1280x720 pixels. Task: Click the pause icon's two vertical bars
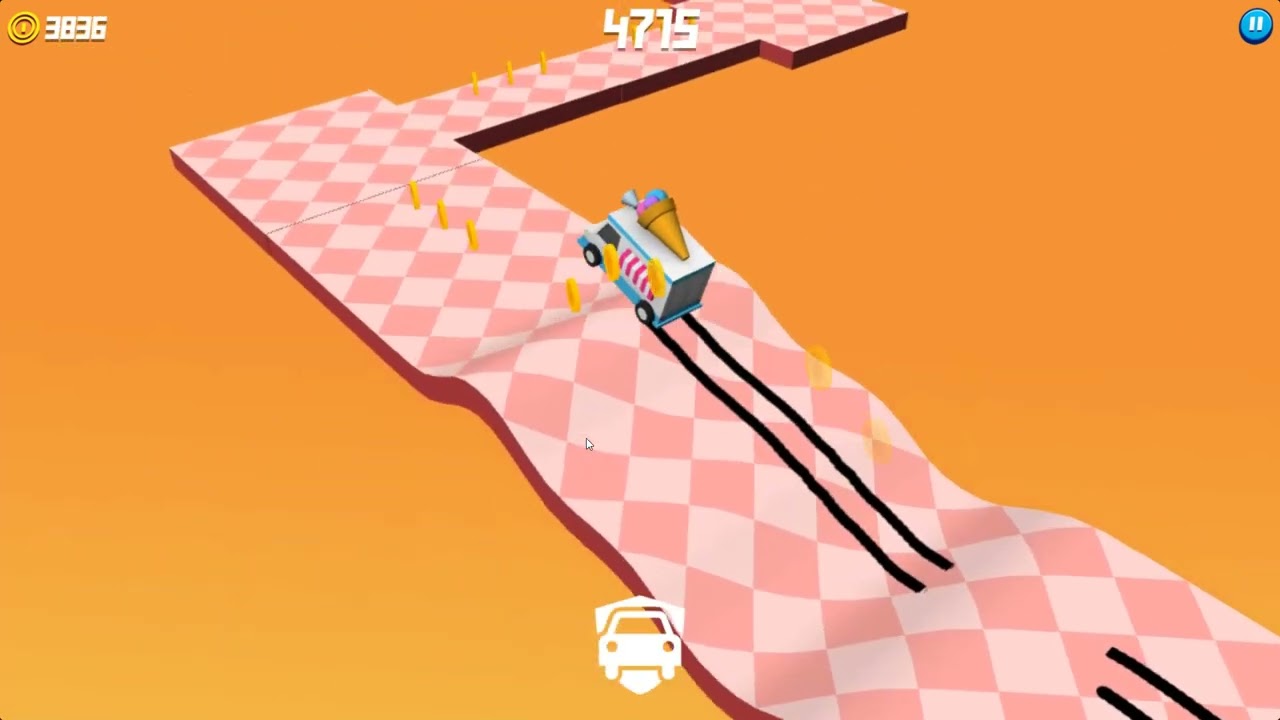[x=1254, y=26]
